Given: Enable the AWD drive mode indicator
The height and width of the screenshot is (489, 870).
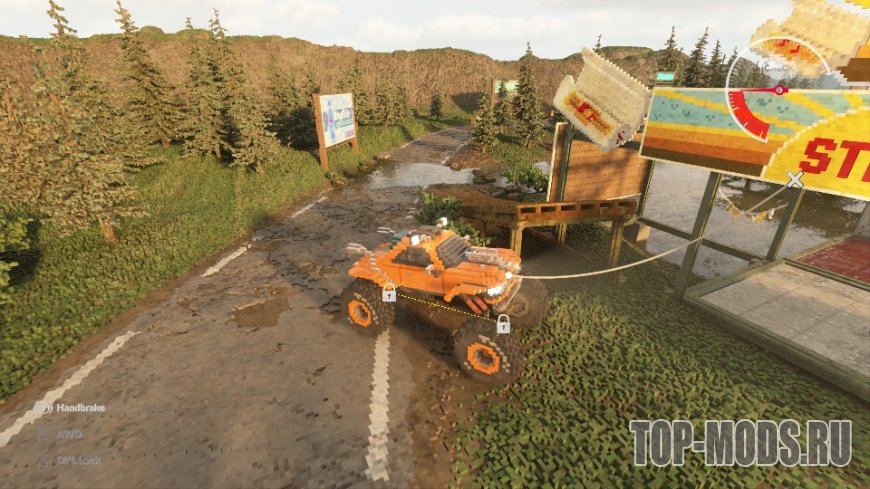Looking at the screenshot, I should click(44, 435).
